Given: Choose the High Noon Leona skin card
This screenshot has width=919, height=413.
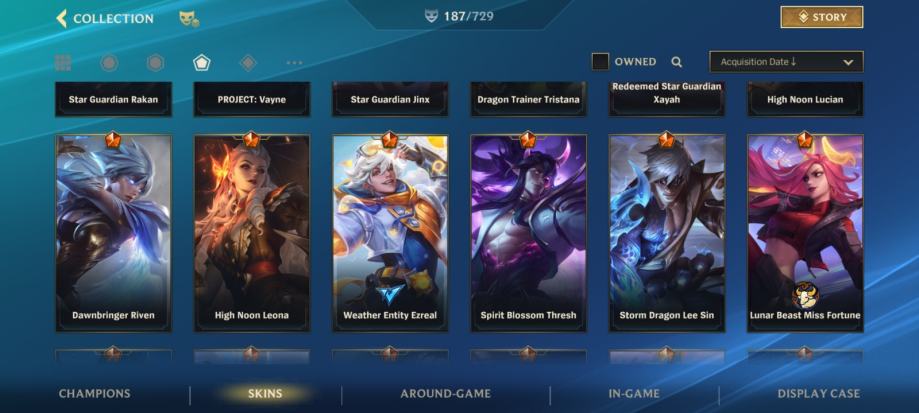Looking at the screenshot, I should coord(252,232).
